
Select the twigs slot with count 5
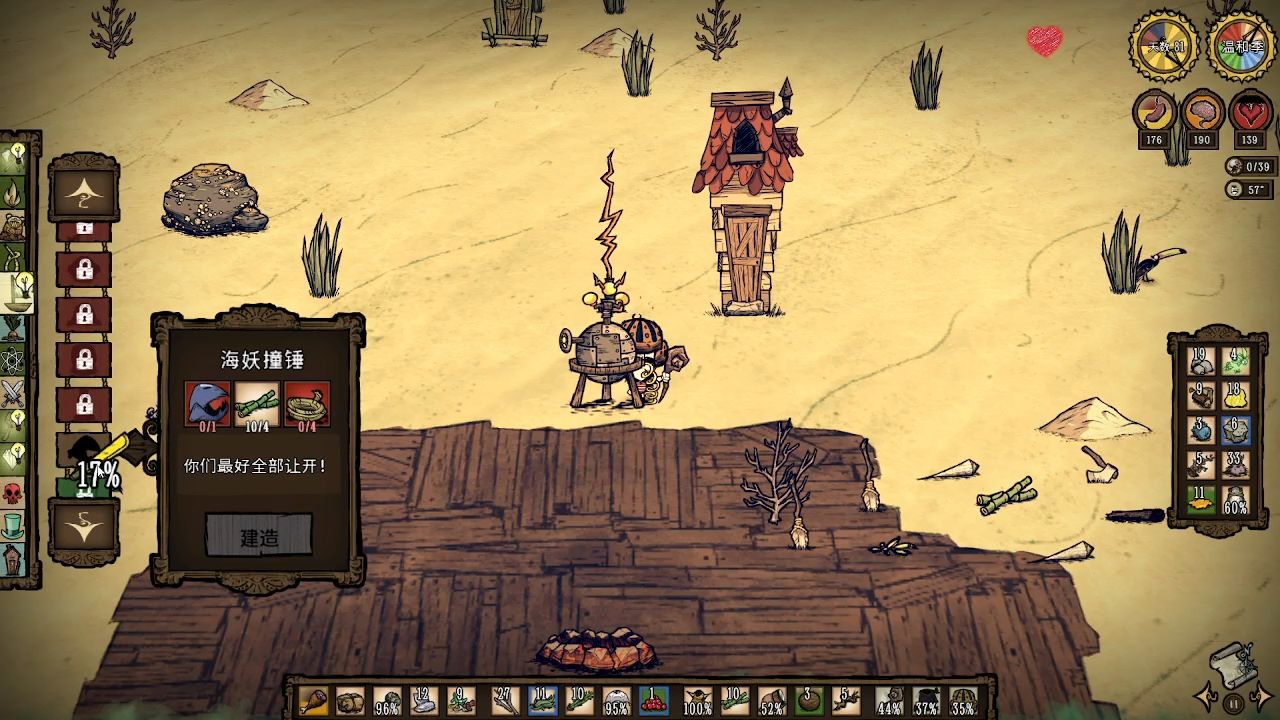(x=847, y=701)
